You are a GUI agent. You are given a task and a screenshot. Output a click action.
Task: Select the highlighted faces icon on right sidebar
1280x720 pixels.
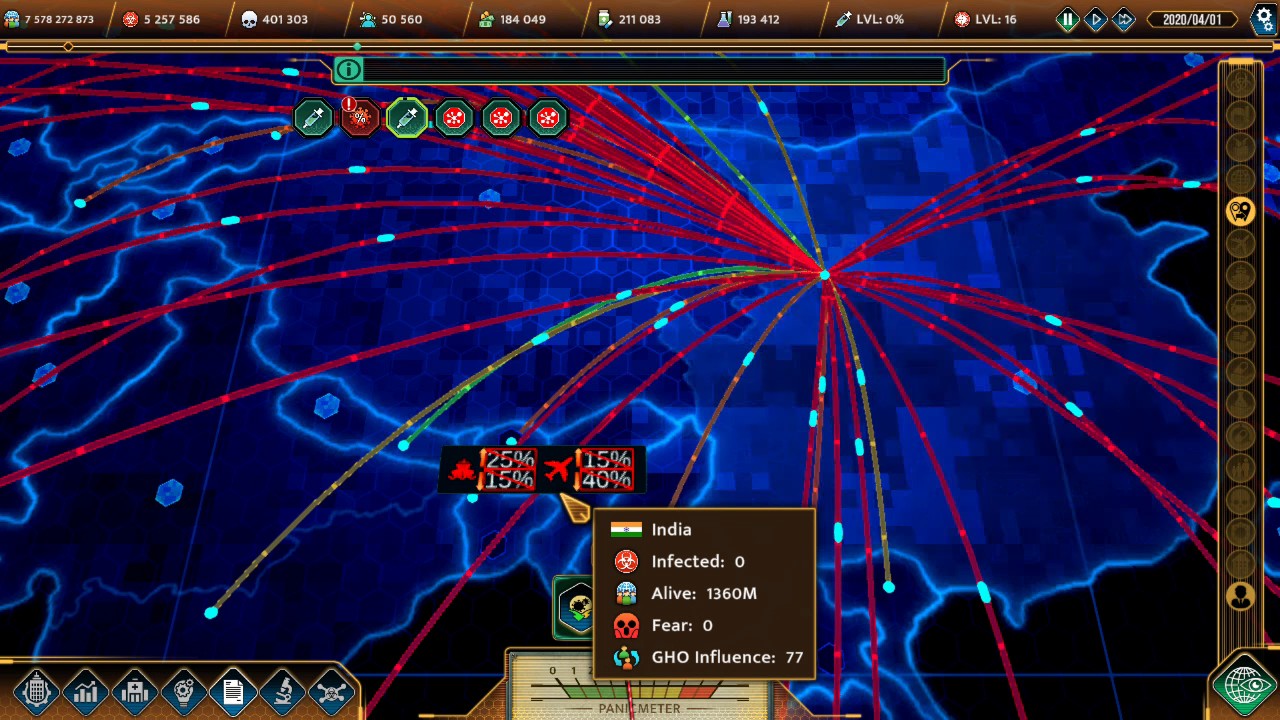coord(1239,211)
